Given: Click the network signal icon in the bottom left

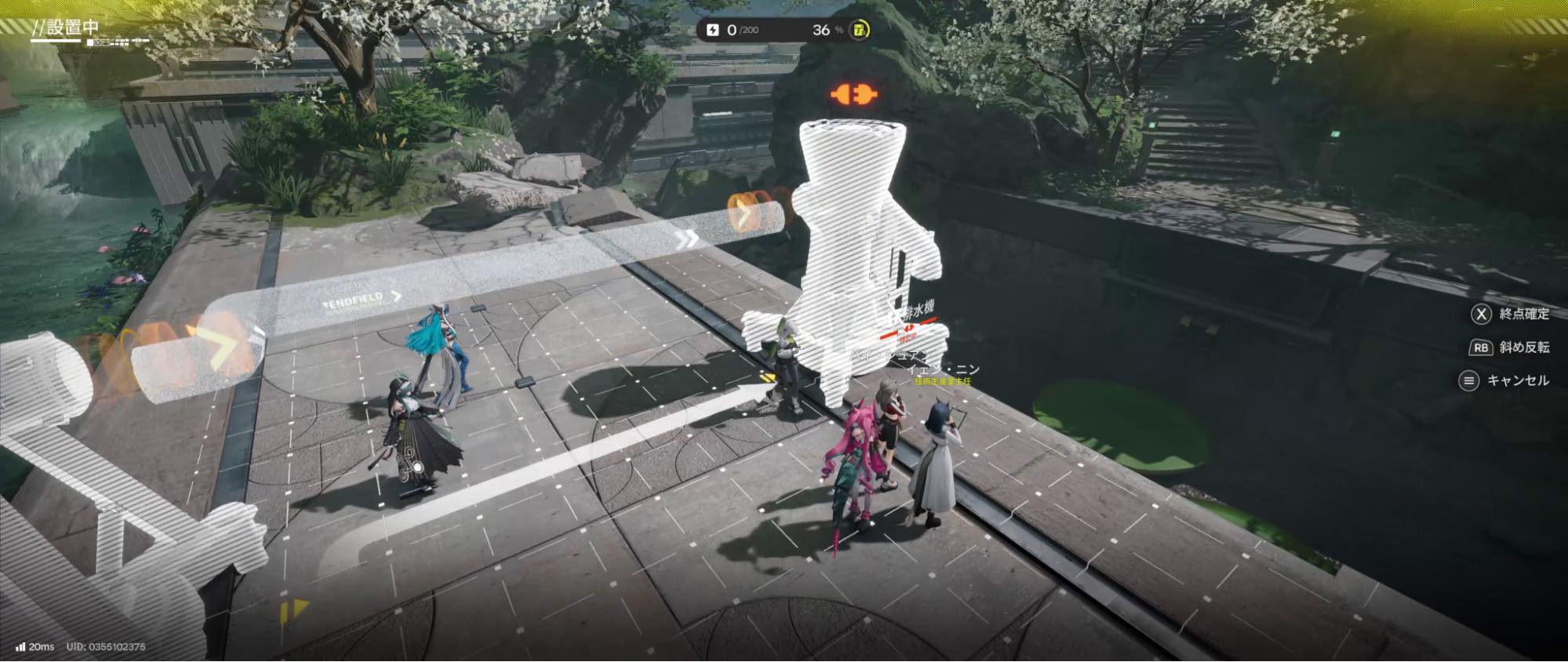Looking at the screenshot, I should coord(20,649).
